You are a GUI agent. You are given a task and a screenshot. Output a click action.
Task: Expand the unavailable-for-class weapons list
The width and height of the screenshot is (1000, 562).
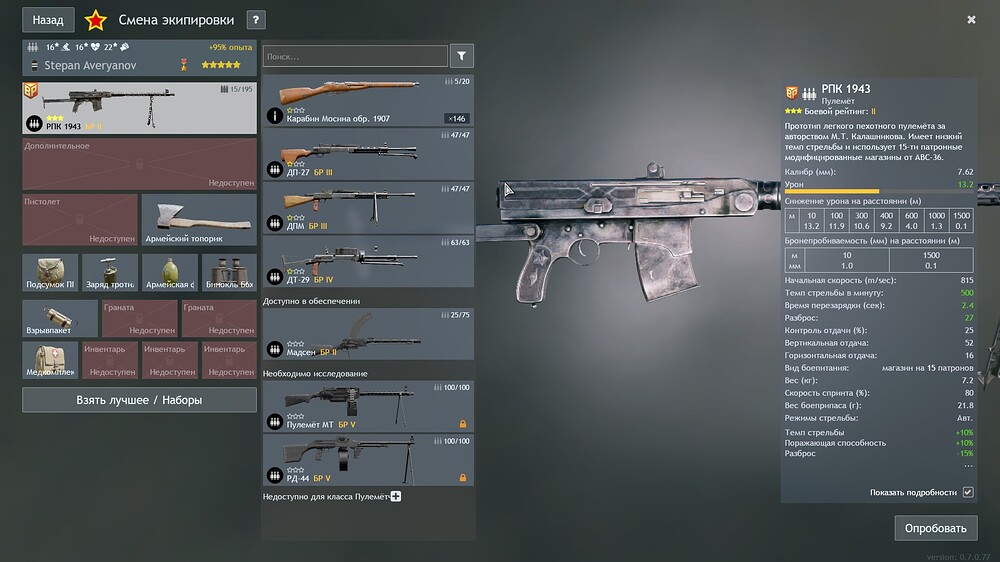point(396,496)
